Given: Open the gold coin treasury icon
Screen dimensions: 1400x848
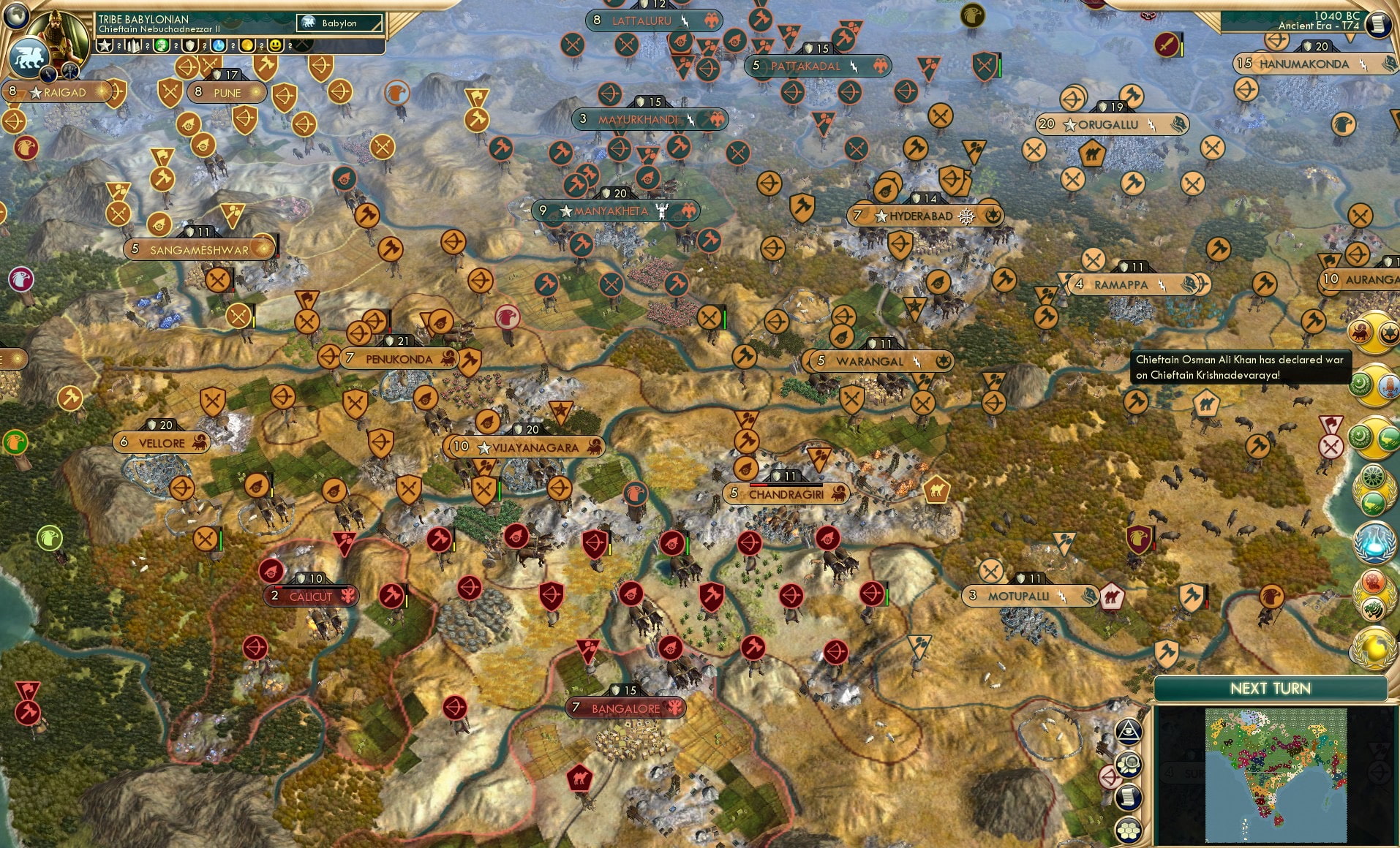Looking at the screenshot, I should 246,45.
